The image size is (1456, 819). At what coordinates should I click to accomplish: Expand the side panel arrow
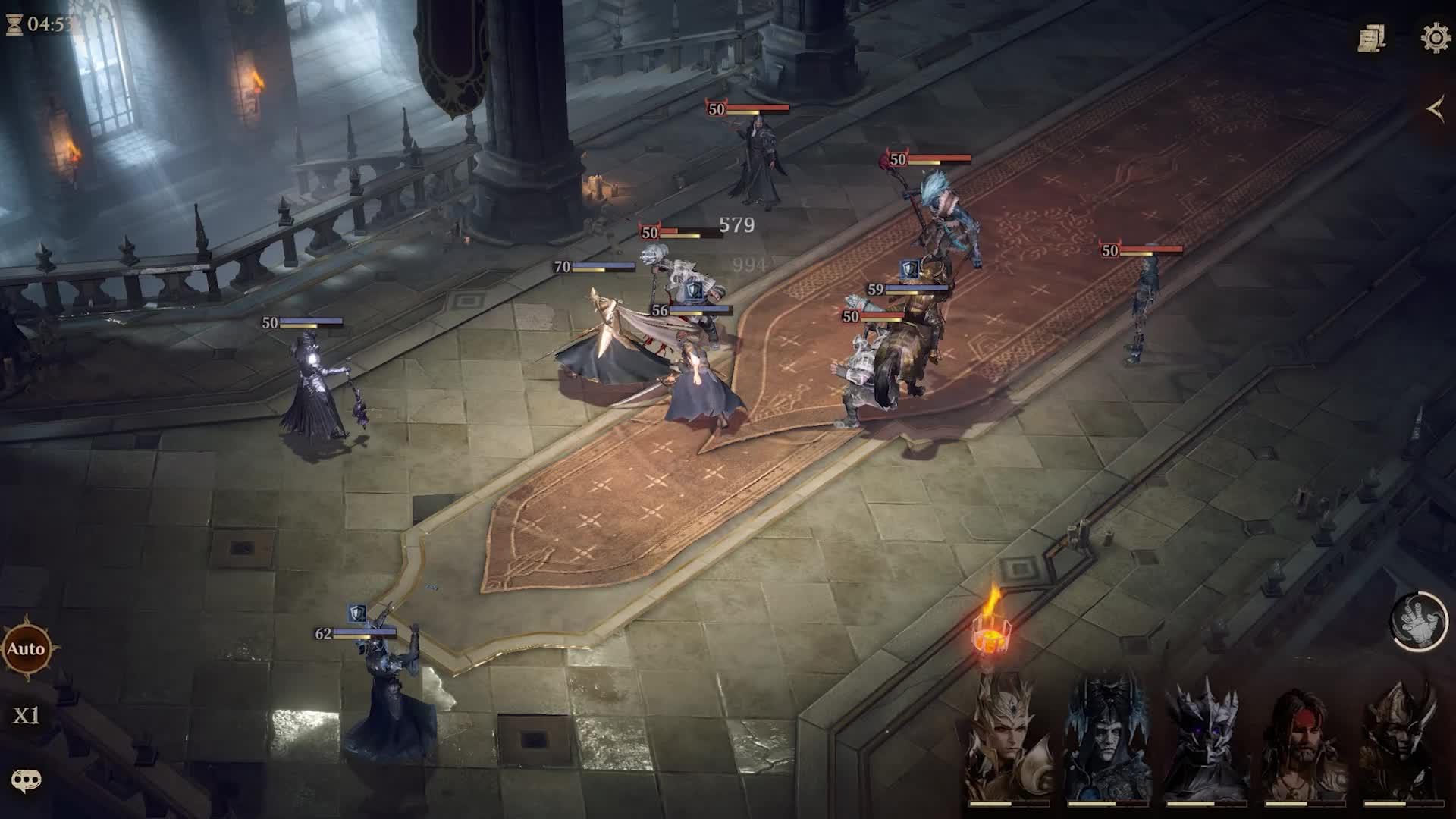[x=1435, y=111]
